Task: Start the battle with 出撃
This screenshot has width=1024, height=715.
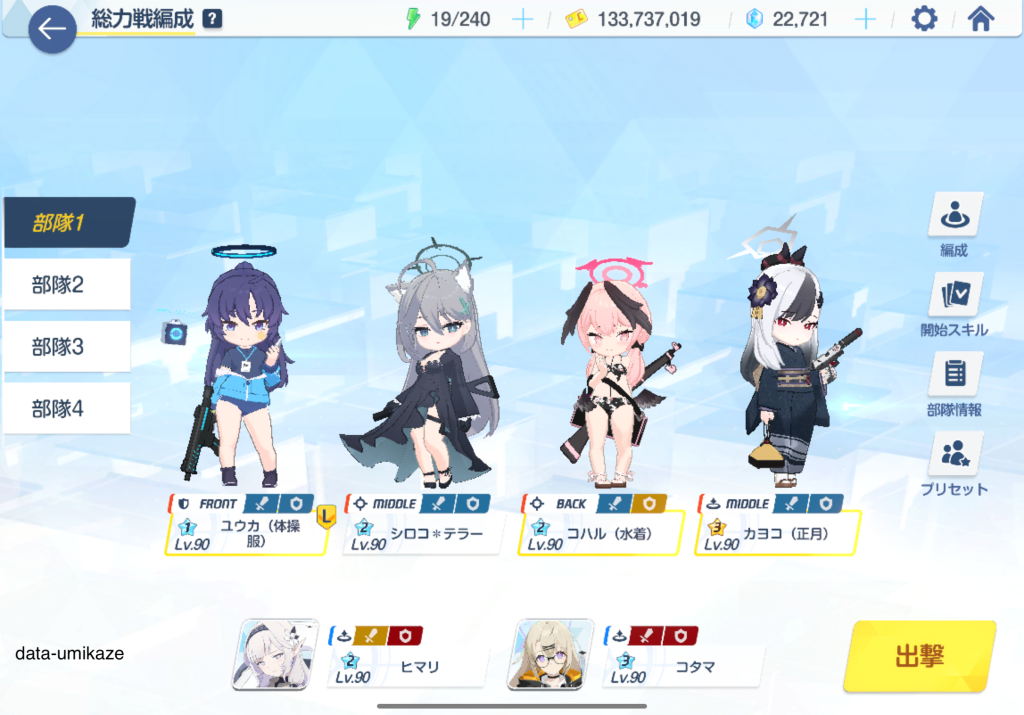Action: click(x=919, y=656)
